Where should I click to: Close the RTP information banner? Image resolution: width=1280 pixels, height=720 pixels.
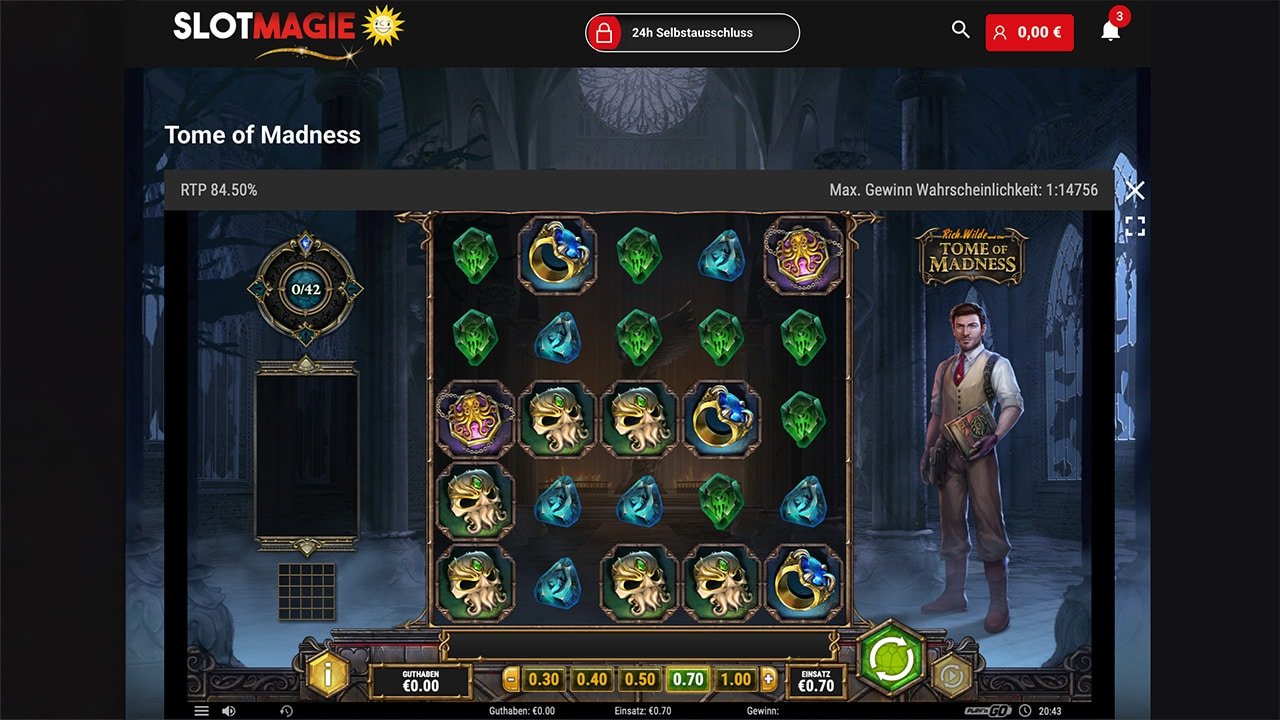pos(1136,190)
